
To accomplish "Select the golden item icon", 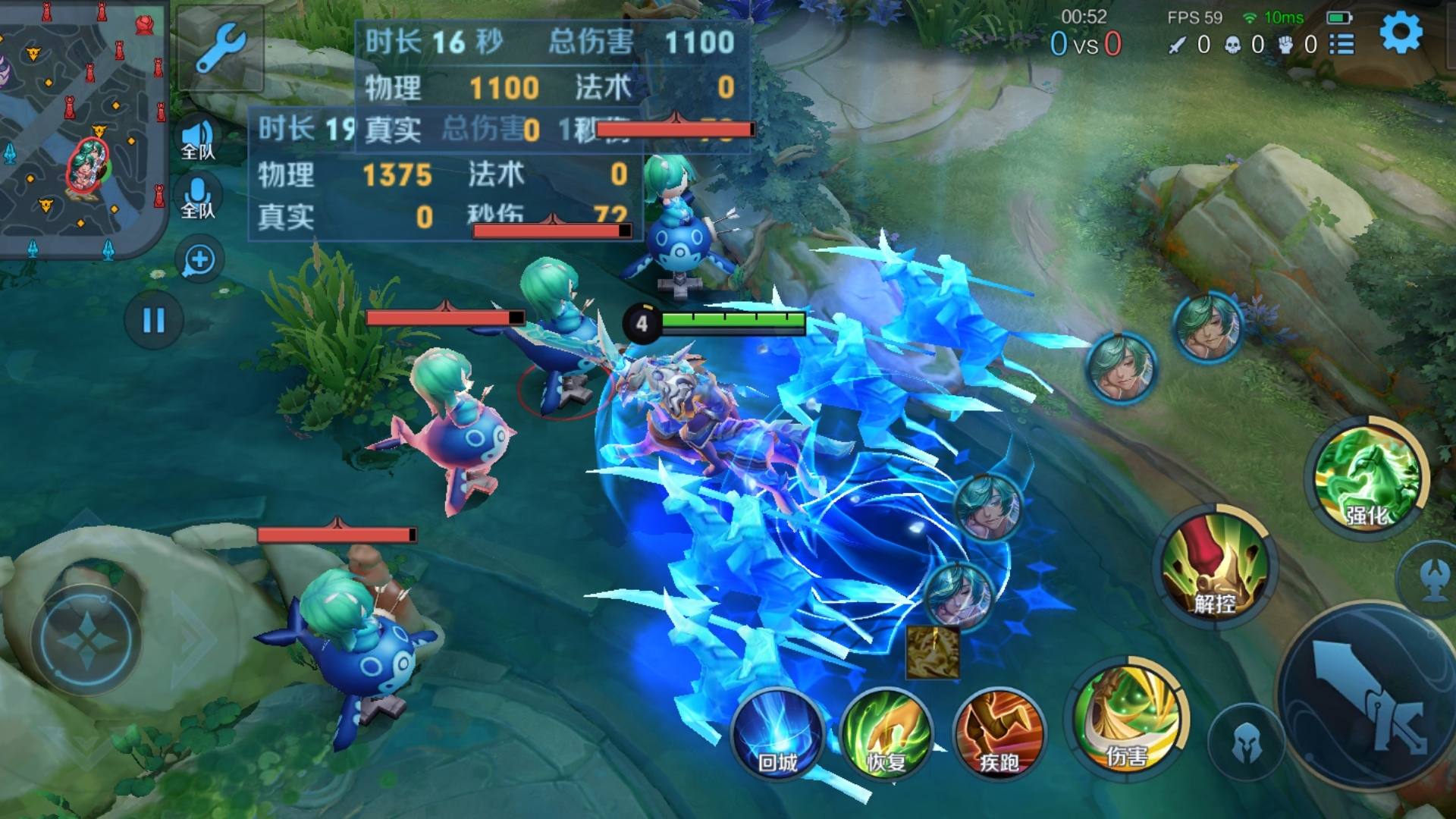I will [933, 651].
